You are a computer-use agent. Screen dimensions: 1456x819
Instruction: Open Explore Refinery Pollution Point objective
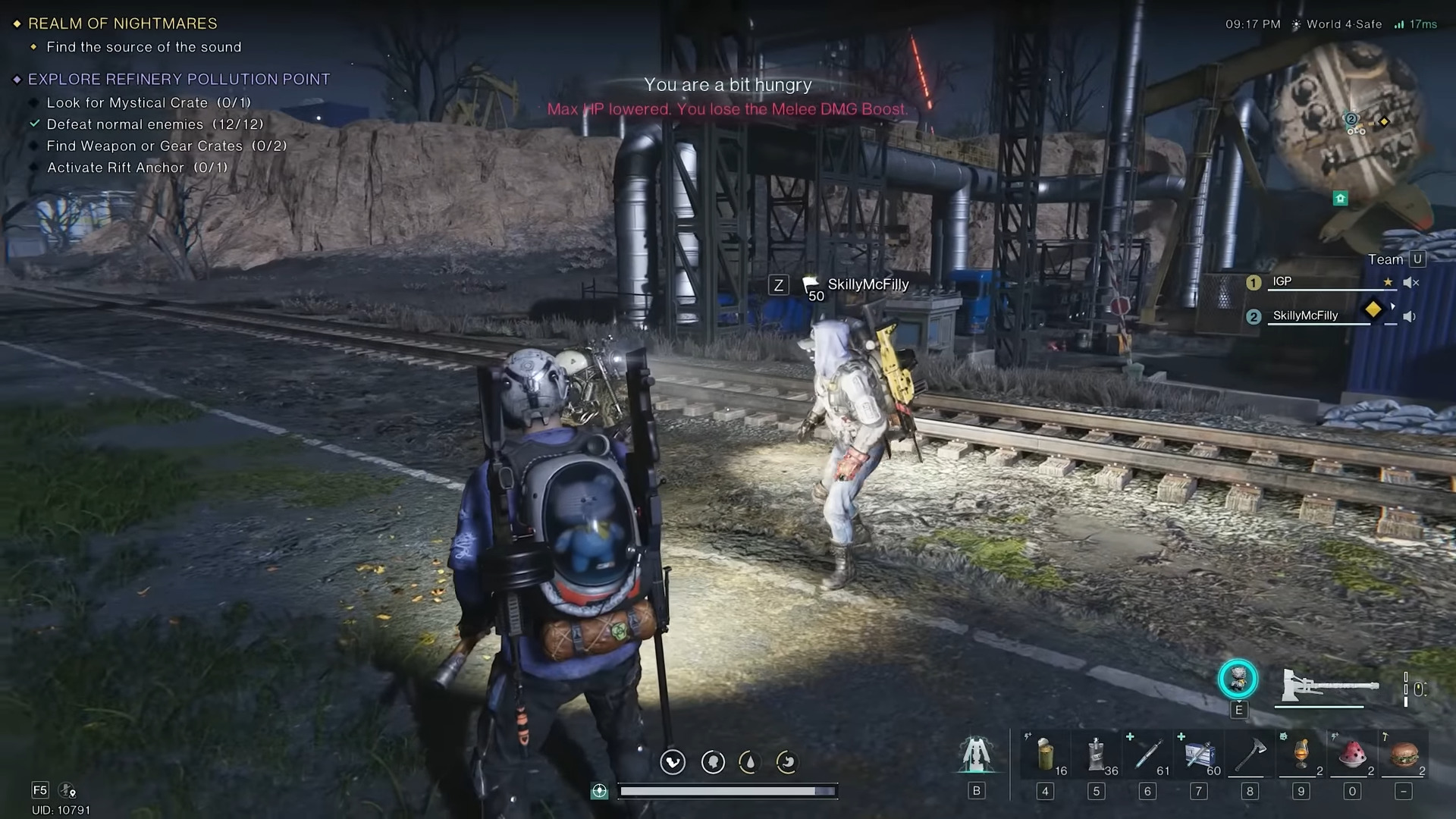click(x=178, y=80)
